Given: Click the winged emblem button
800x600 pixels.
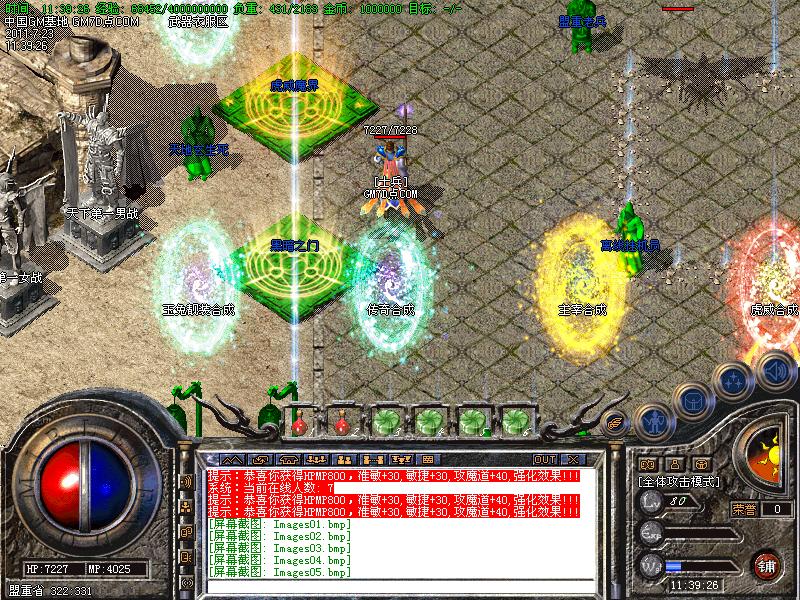Looking at the screenshot, I should point(616,421).
